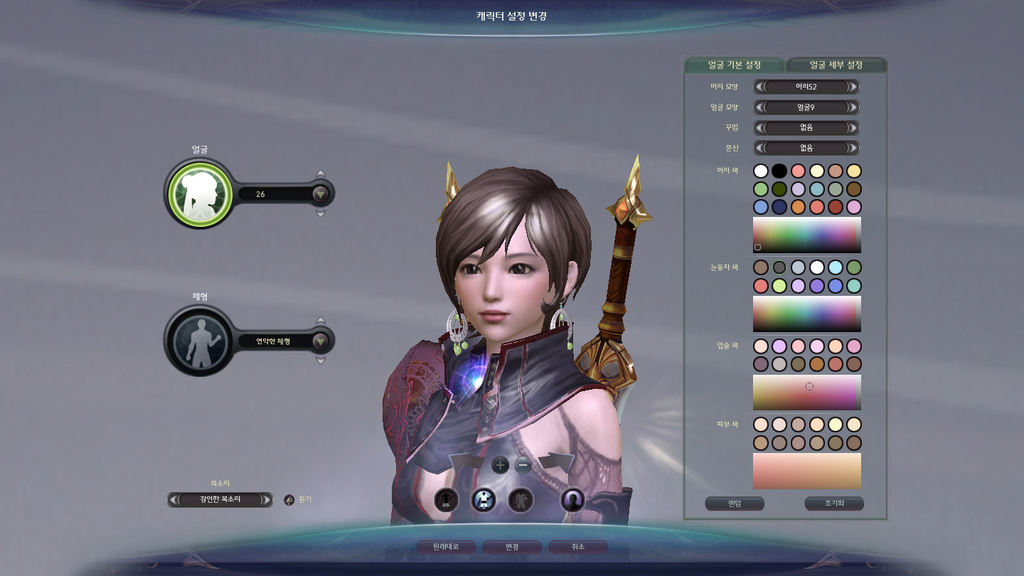
Task: Play the voice sample with 듣기
Action: 290,499
